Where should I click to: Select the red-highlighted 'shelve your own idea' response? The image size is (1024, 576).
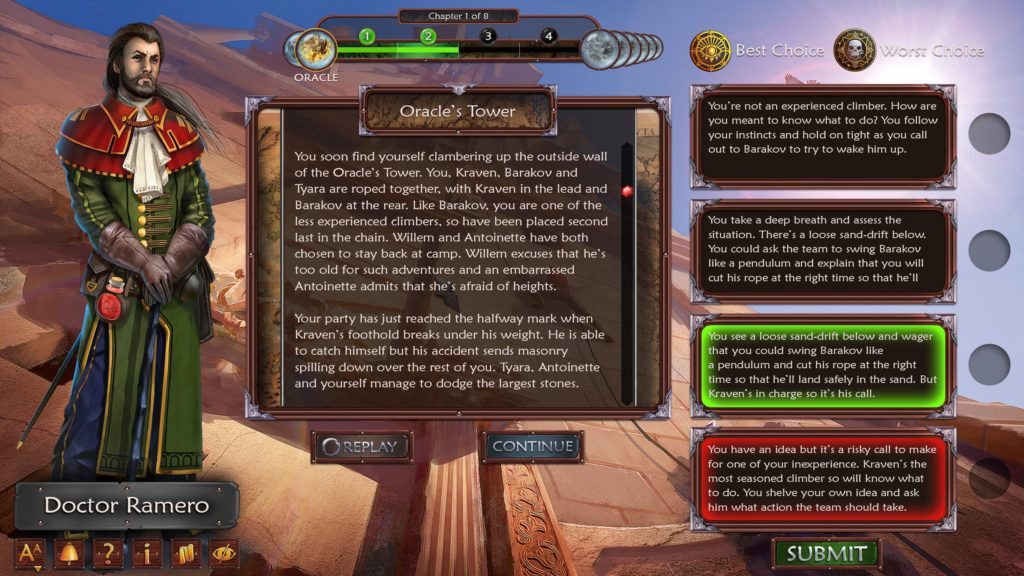pos(821,480)
